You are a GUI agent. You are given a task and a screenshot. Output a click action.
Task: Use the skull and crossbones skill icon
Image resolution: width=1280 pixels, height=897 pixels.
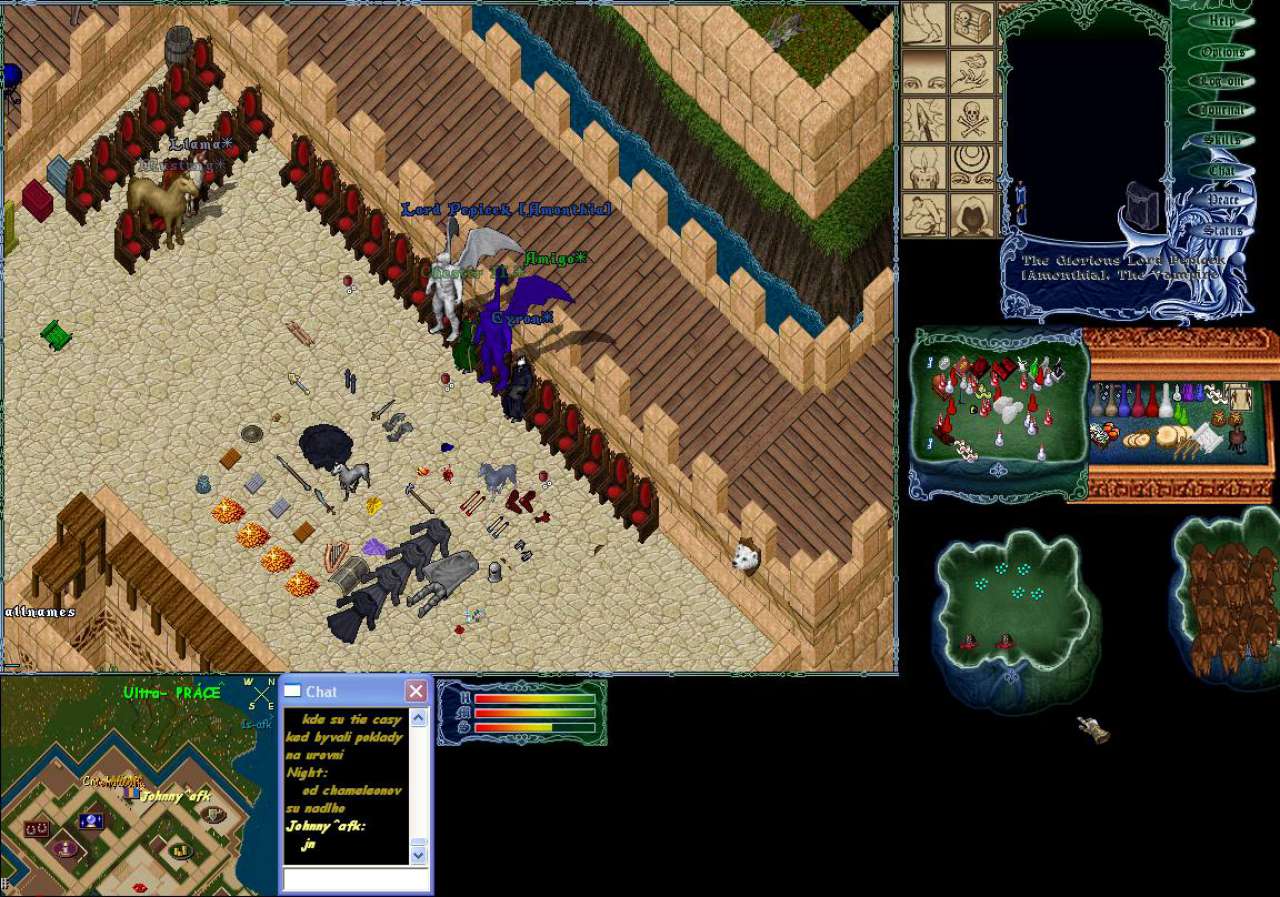point(971,119)
